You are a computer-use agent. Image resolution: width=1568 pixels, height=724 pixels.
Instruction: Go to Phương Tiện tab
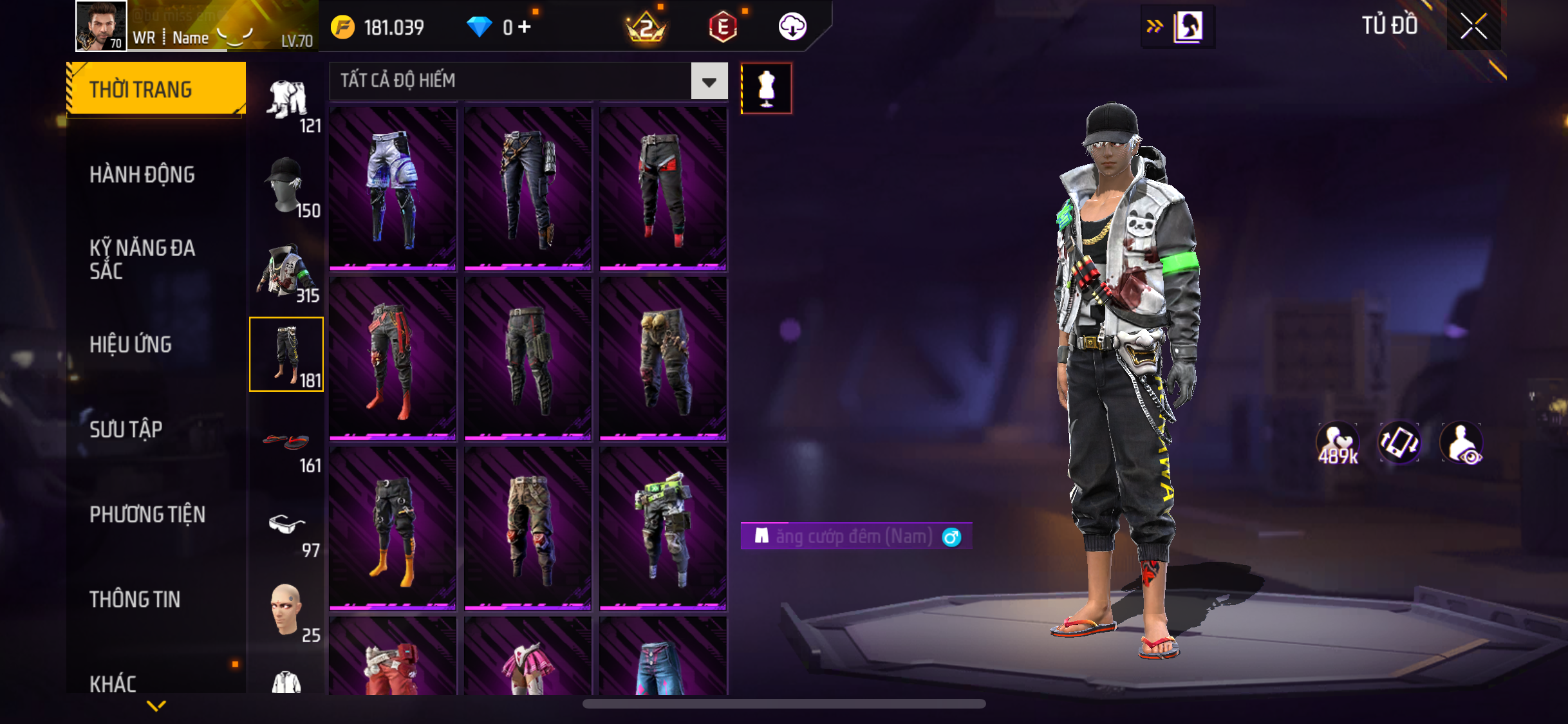(x=147, y=514)
